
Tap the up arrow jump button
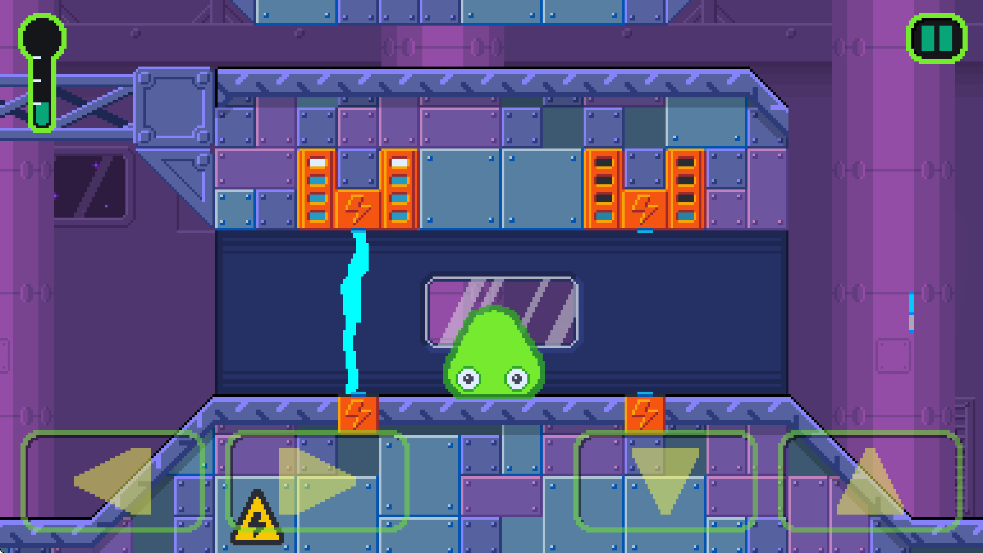pos(870,481)
